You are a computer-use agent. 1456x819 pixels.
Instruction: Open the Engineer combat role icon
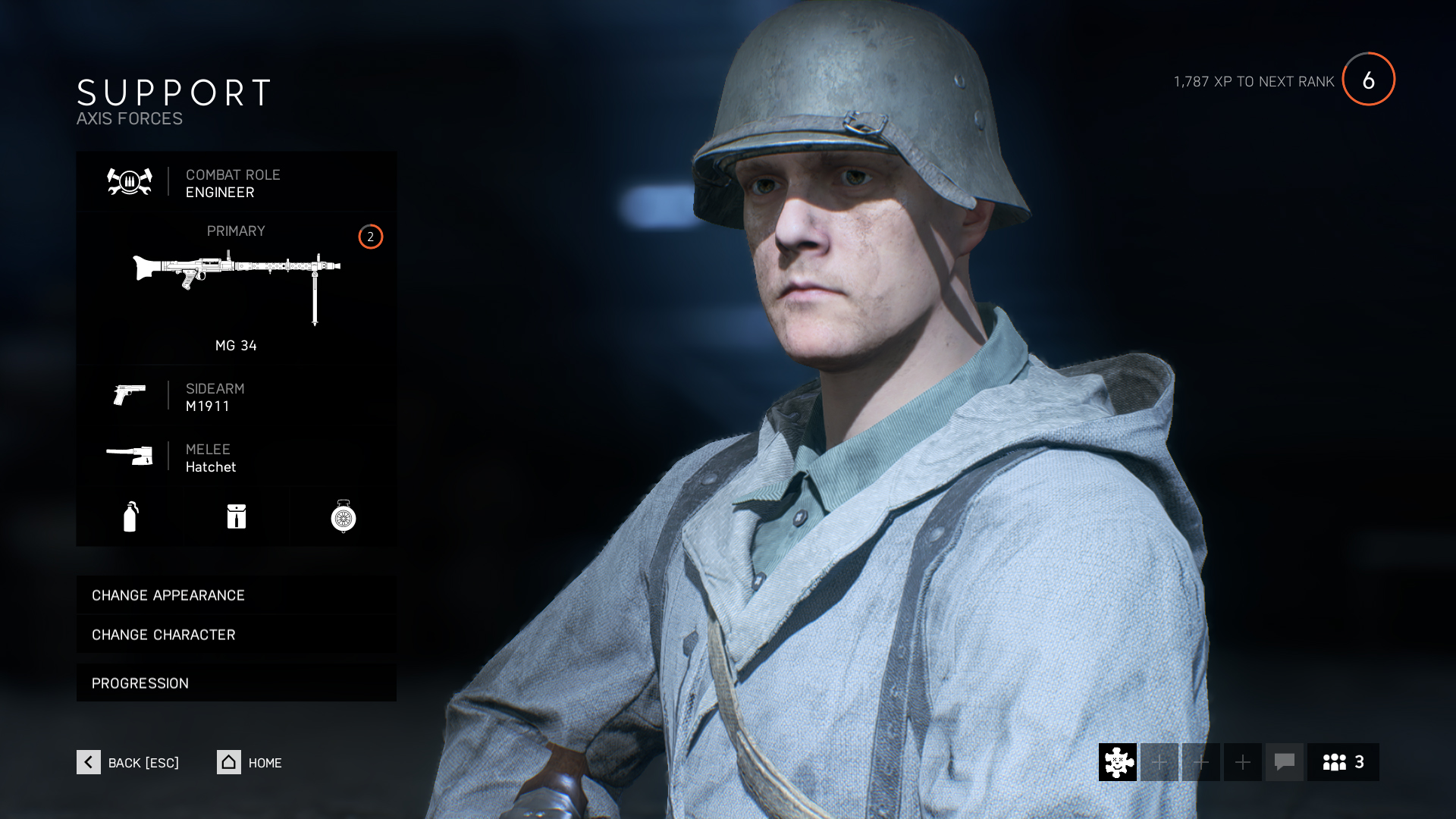128,182
